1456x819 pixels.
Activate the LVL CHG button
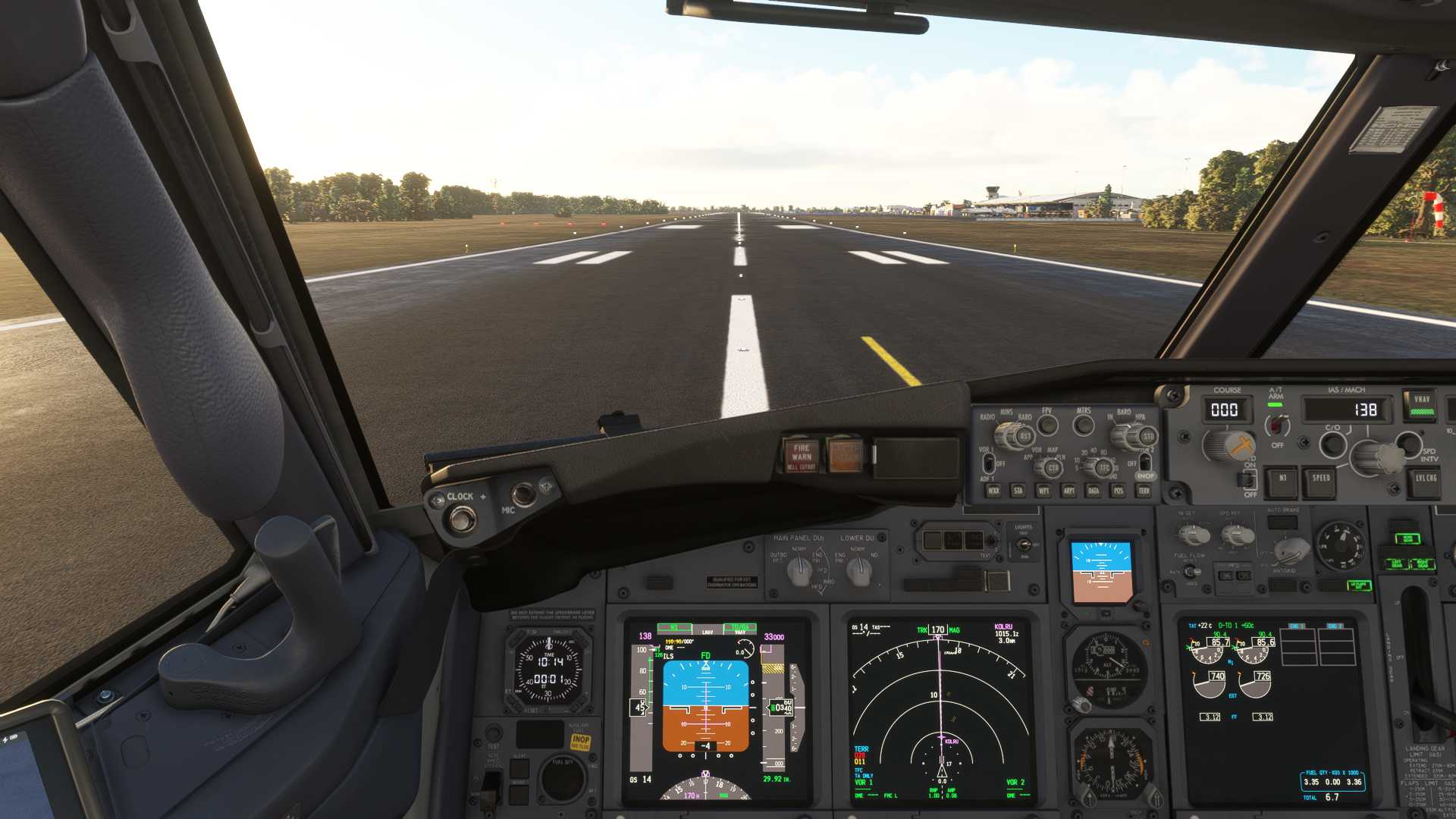[1425, 479]
